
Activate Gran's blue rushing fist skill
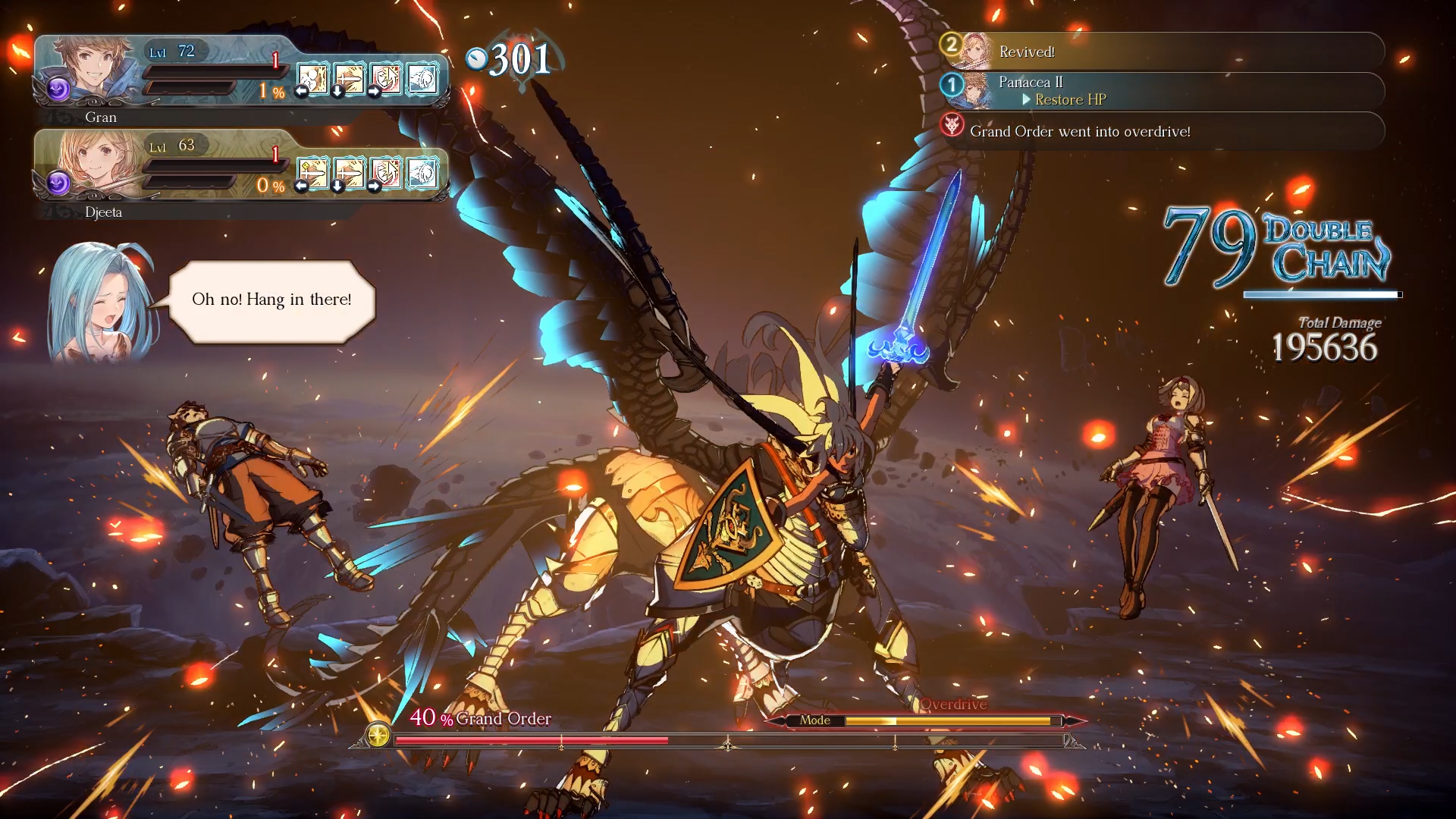coord(422,79)
